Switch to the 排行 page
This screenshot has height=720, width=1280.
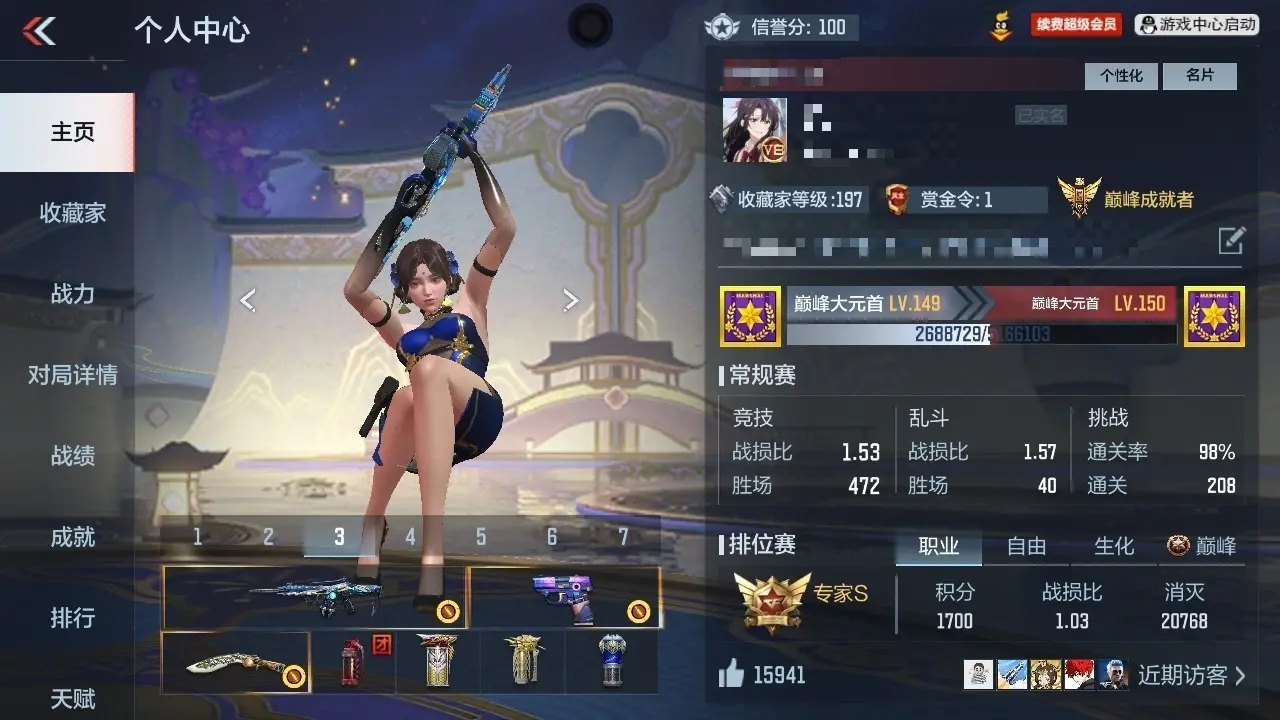(72, 618)
